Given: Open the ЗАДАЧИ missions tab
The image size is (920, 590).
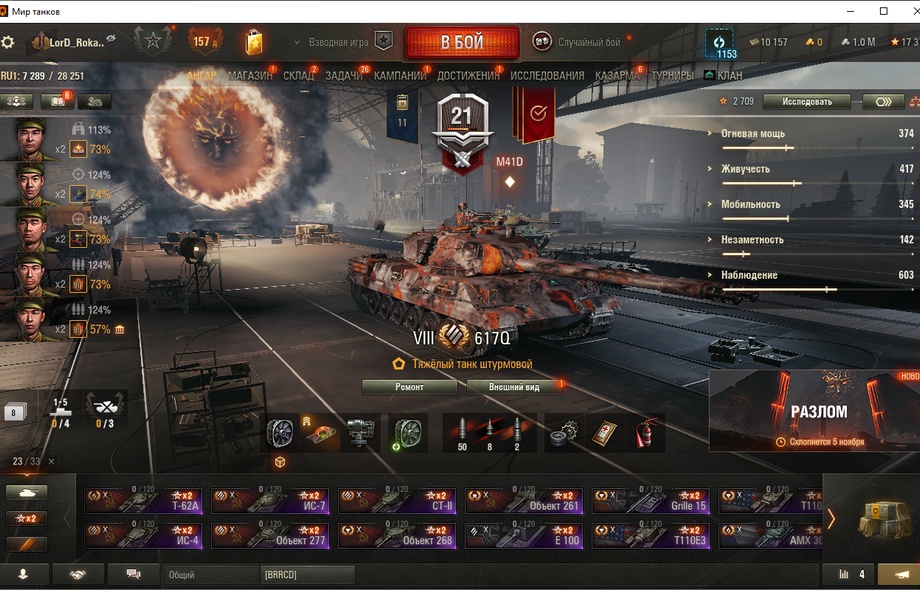Looking at the screenshot, I should pos(344,76).
